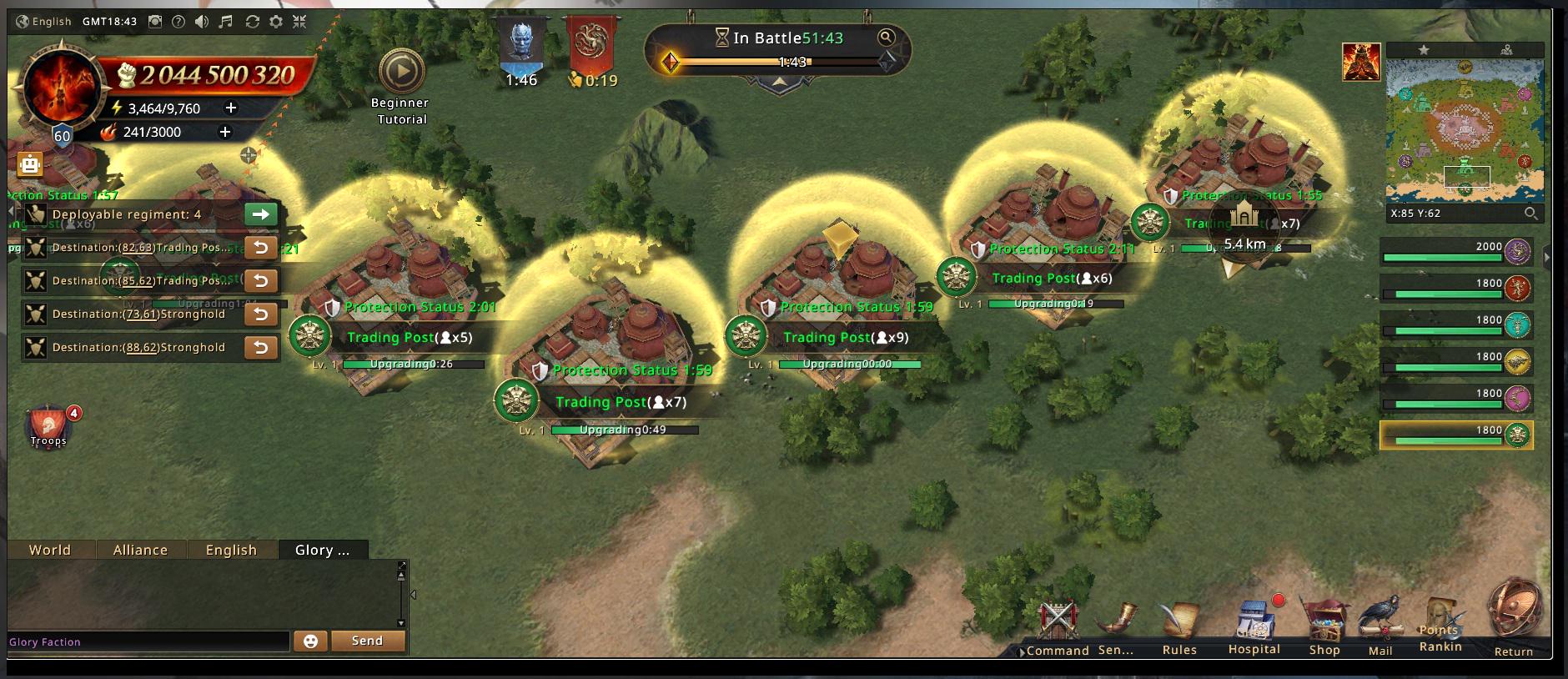Screen dimensions: 1568x679
Task: Open the settings gear in the top bar
Action: click(x=276, y=22)
